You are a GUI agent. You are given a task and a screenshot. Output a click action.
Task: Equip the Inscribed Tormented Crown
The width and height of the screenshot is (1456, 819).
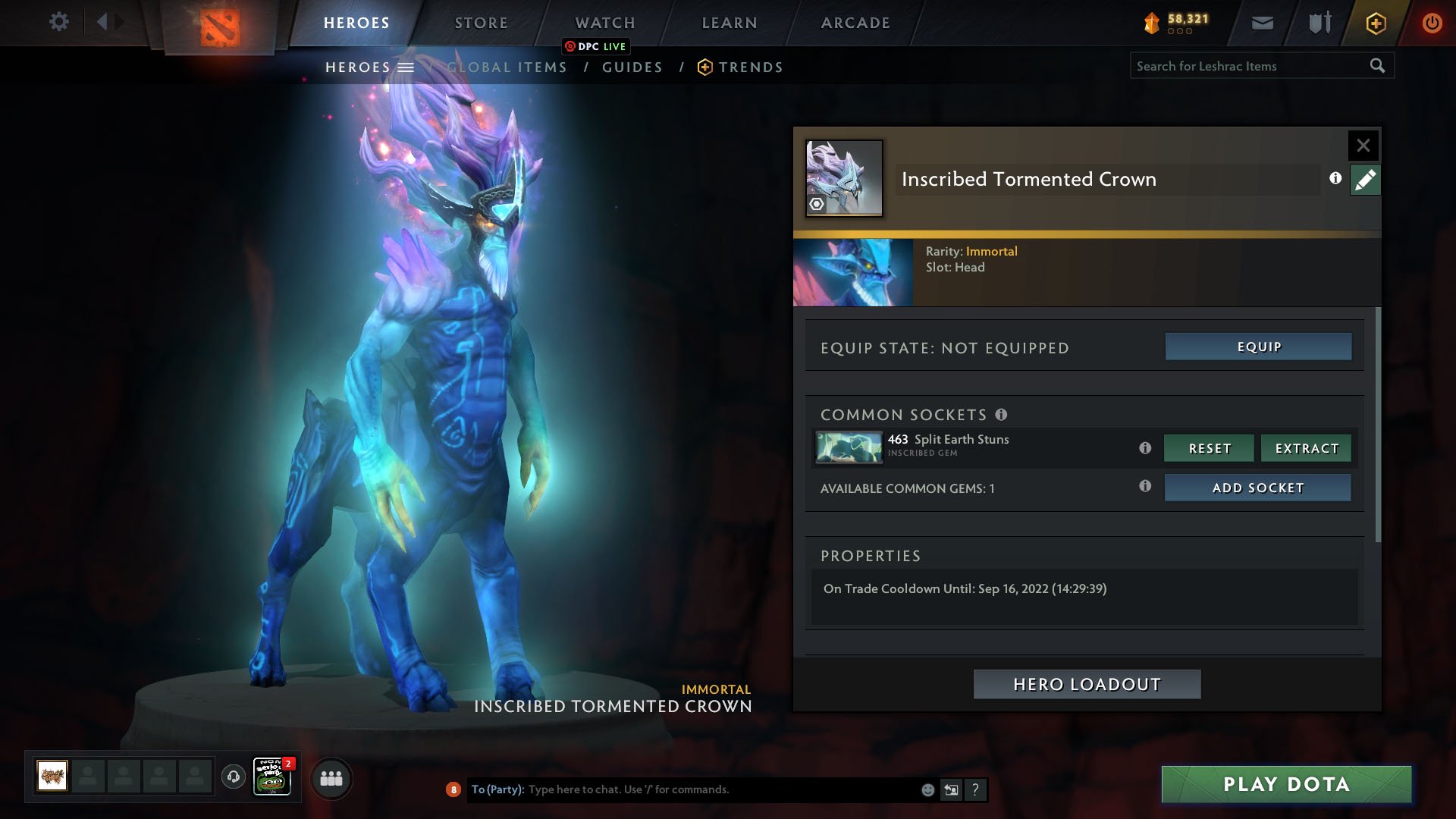(1258, 347)
